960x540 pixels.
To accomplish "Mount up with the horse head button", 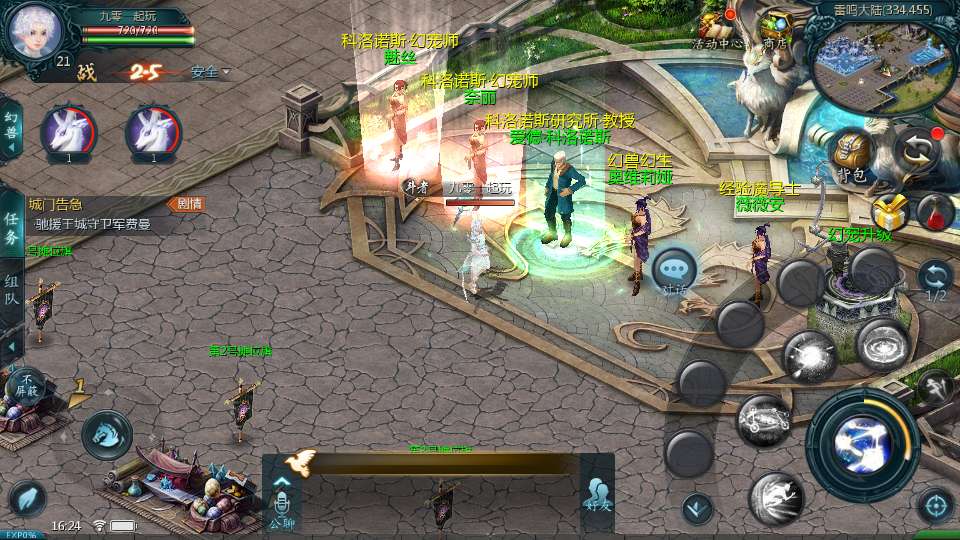I will [106, 435].
